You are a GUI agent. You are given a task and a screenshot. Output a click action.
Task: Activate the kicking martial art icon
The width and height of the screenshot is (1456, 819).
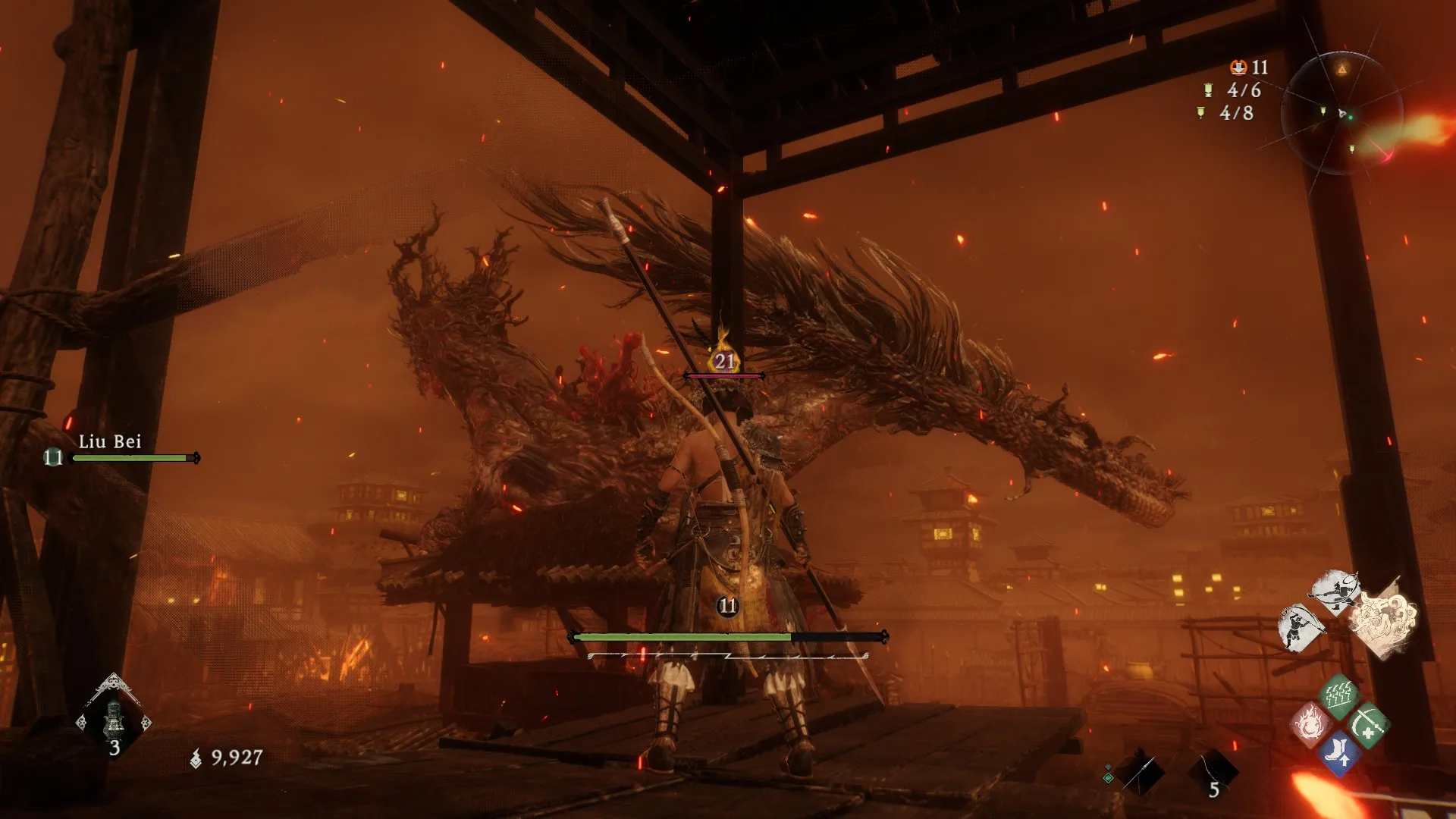pos(1335,590)
